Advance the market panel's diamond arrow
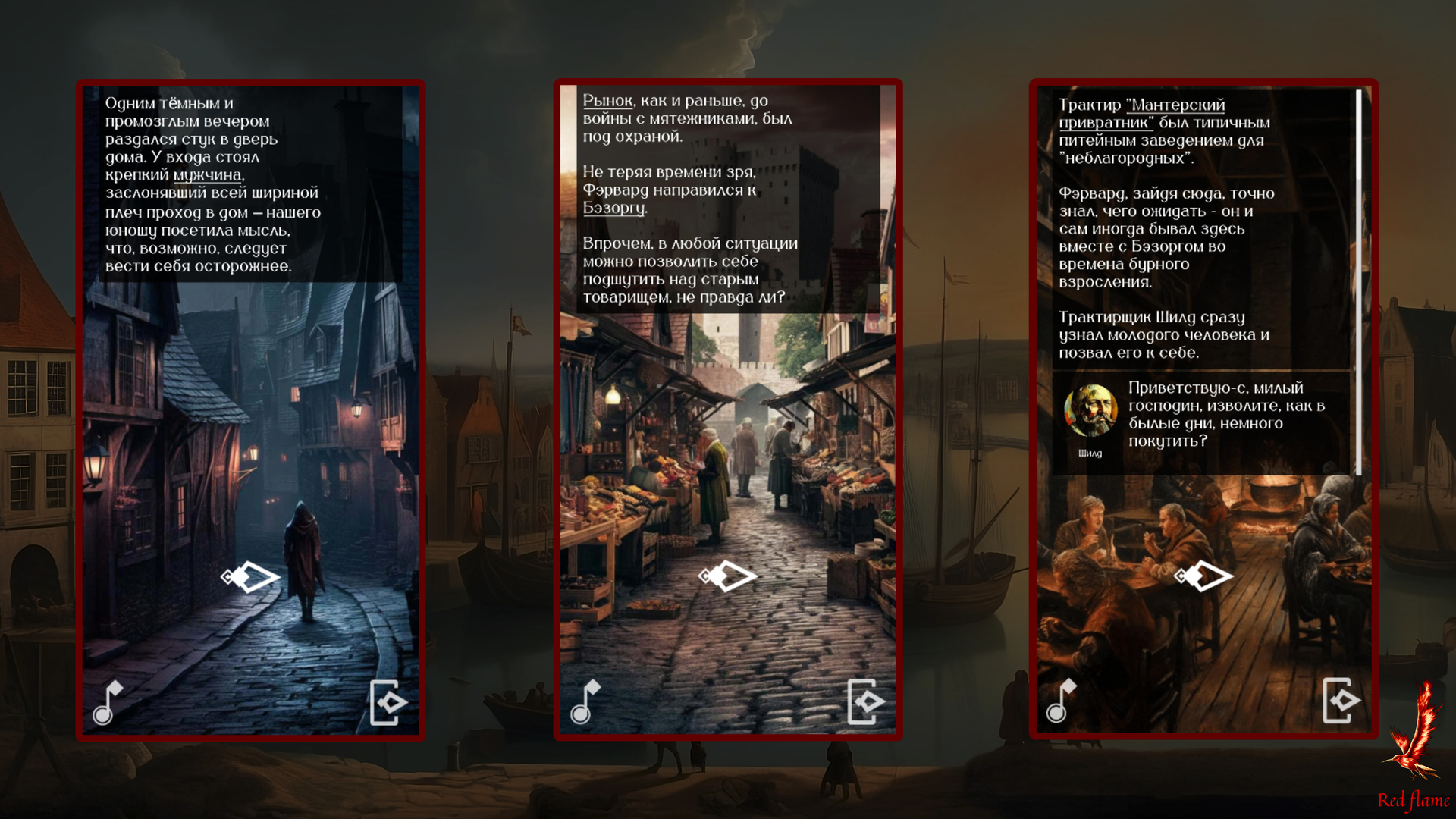The height and width of the screenshot is (819, 1456). click(728, 576)
